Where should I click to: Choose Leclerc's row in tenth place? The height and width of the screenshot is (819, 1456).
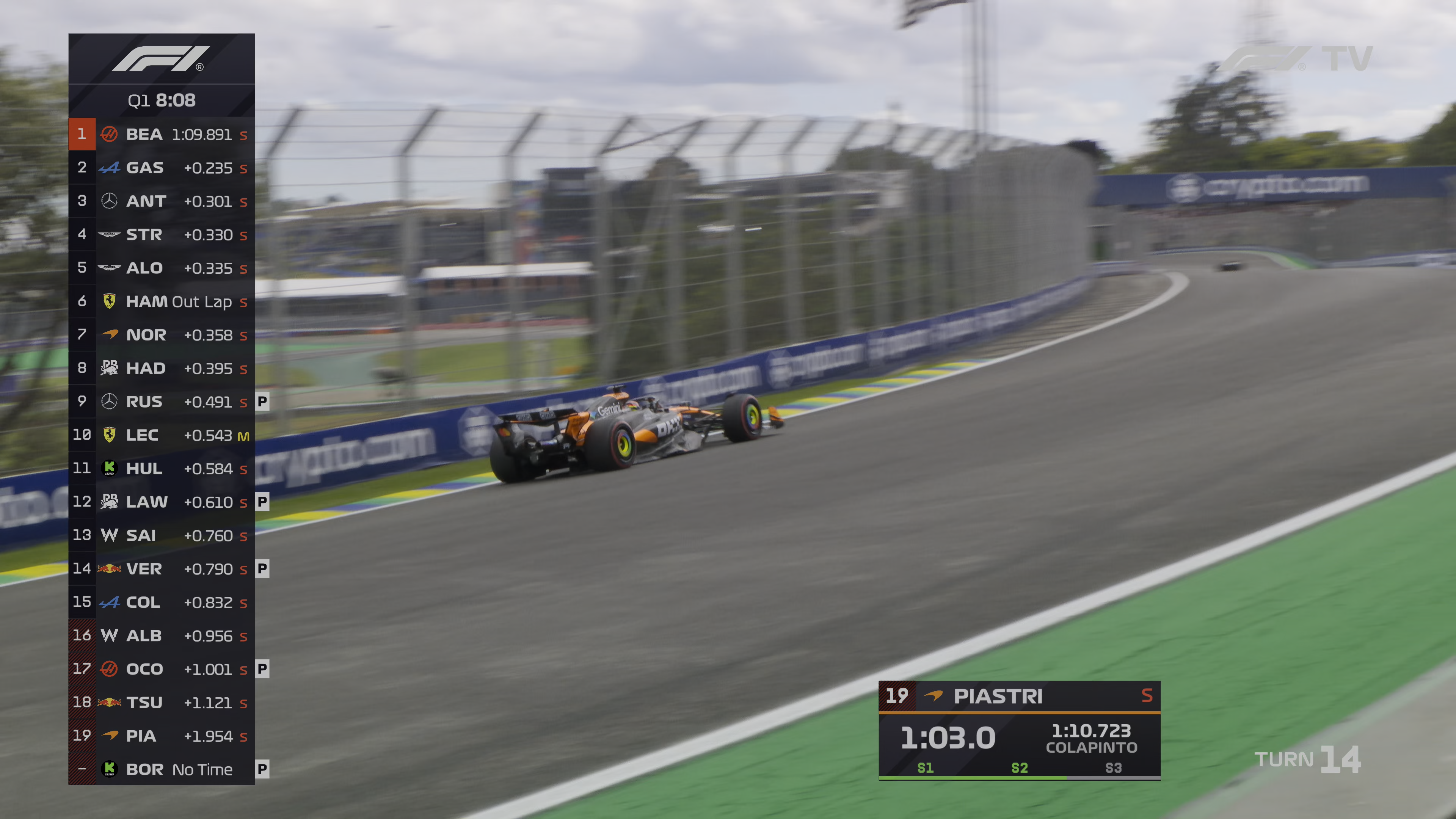tap(161, 435)
